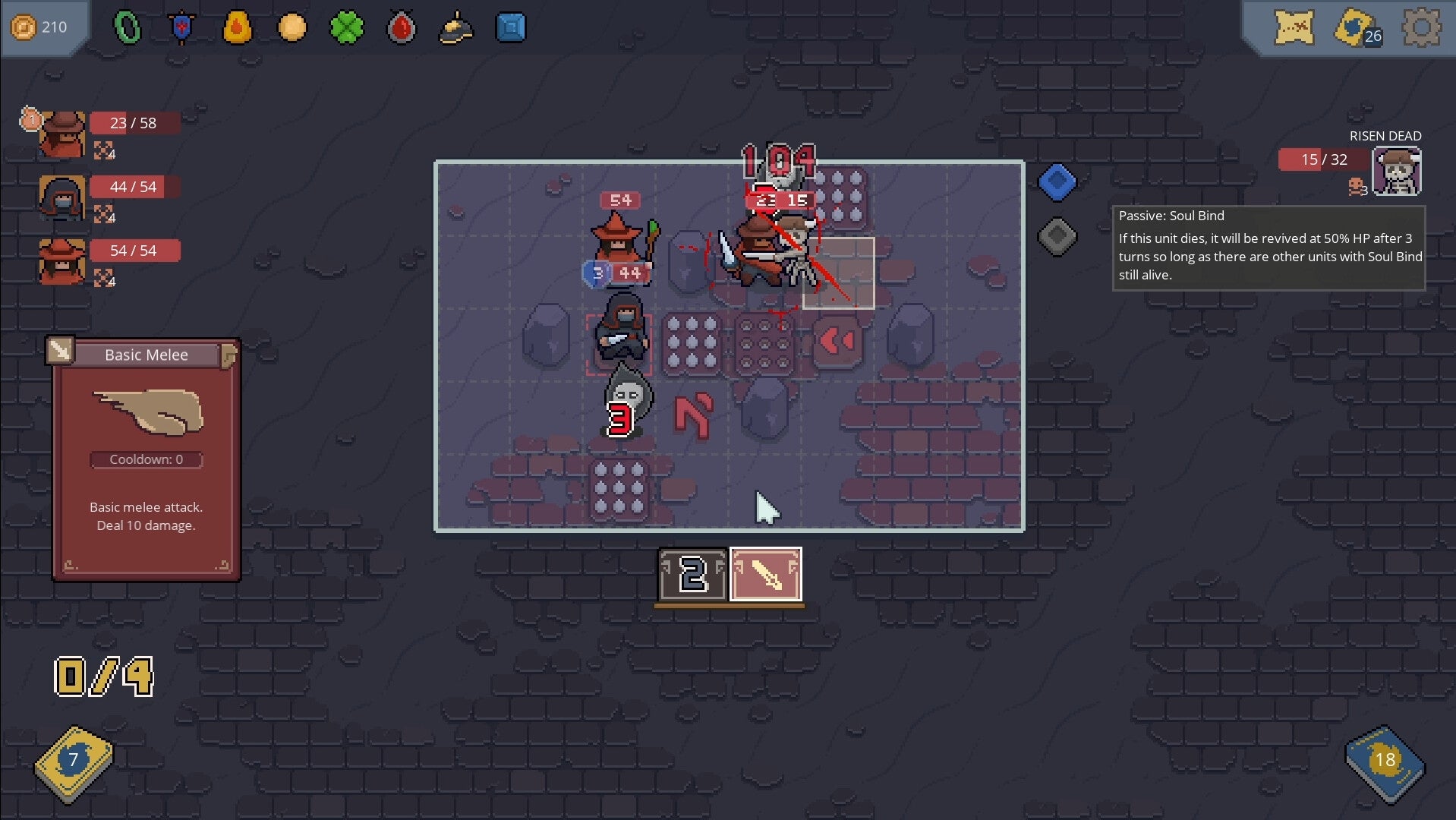Toggle the blue diamond marker beside the board
This screenshot has width=1456, height=820.
tap(1057, 182)
